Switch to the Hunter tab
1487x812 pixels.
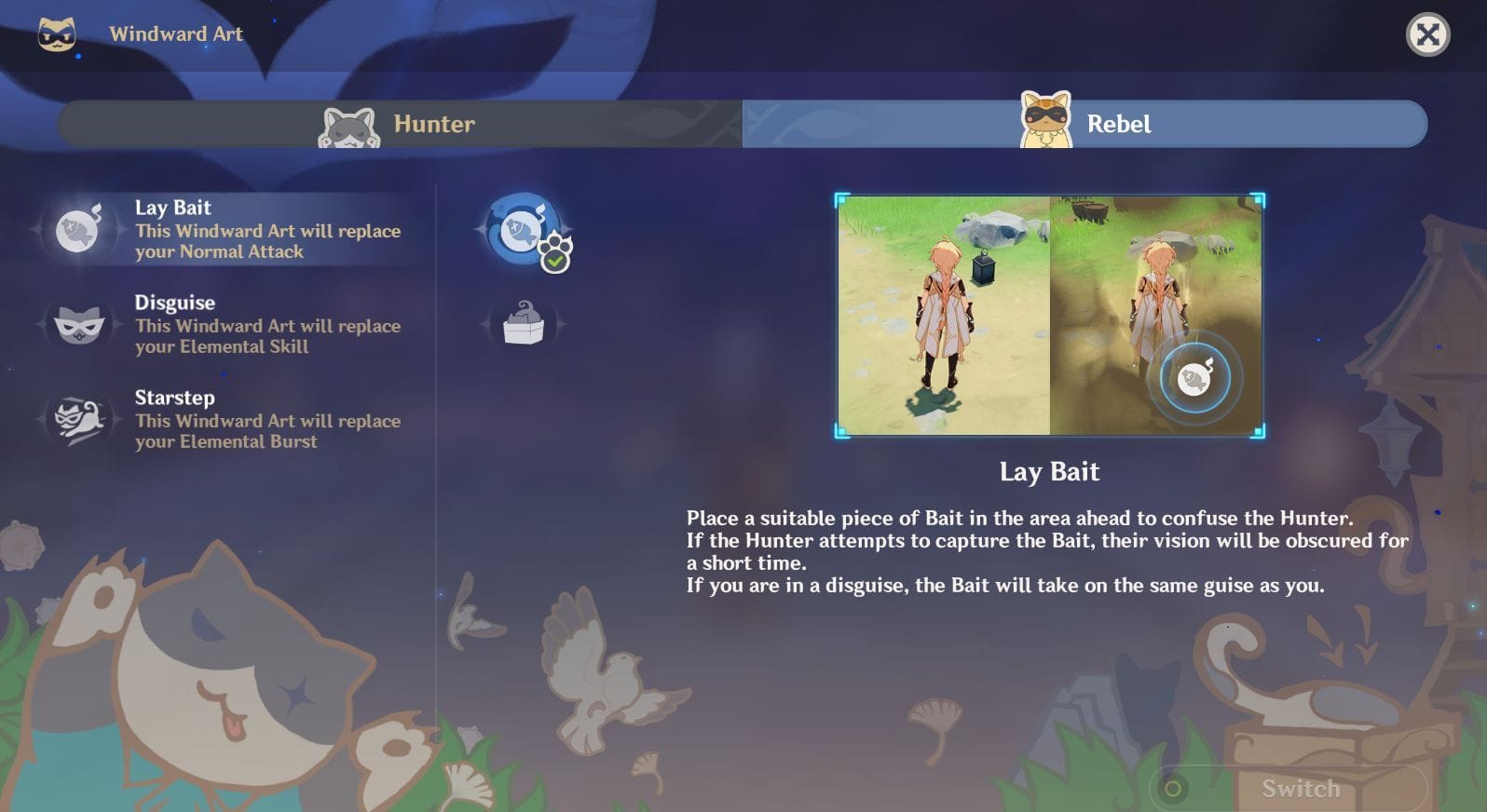401,124
